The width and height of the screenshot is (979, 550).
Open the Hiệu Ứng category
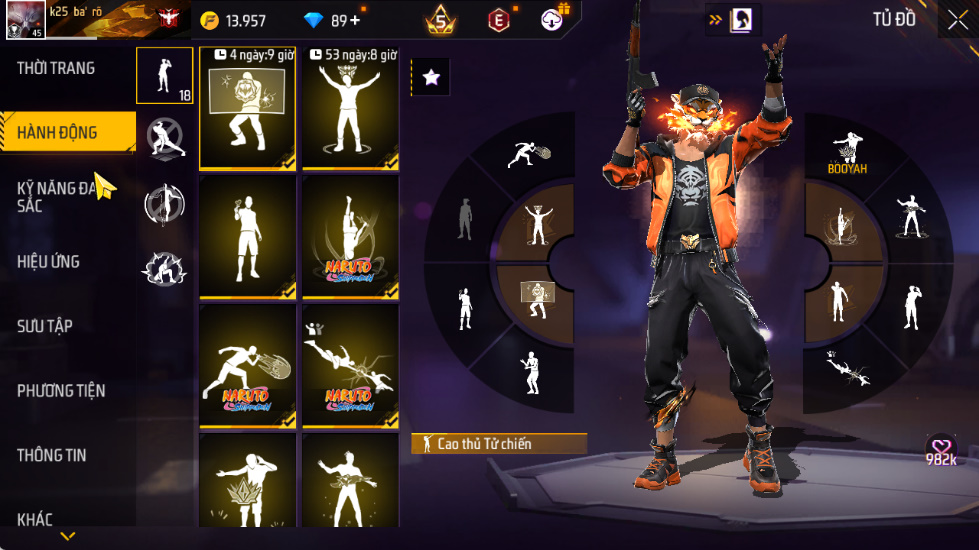point(49,262)
